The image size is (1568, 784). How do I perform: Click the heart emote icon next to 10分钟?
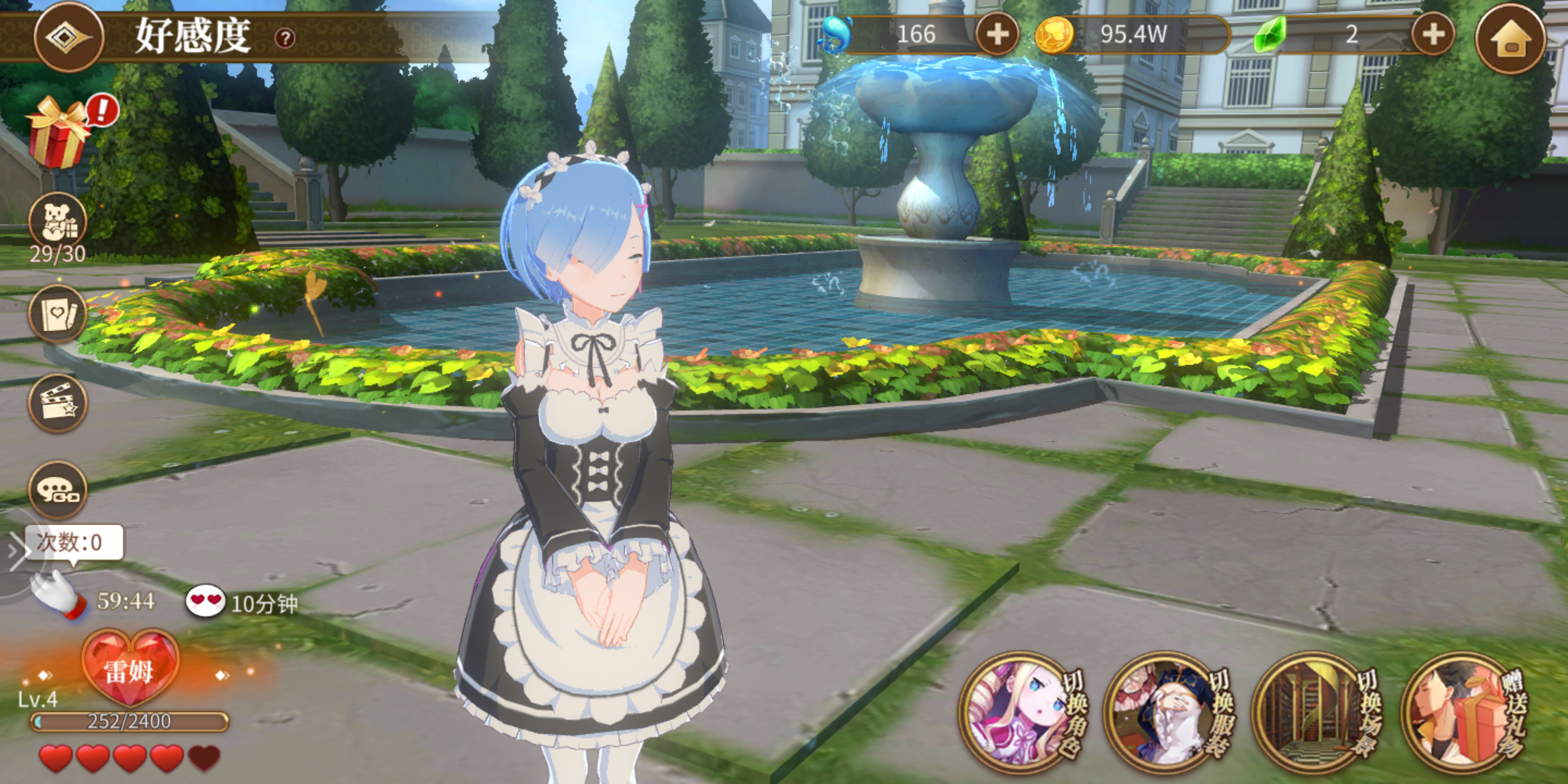[204, 601]
